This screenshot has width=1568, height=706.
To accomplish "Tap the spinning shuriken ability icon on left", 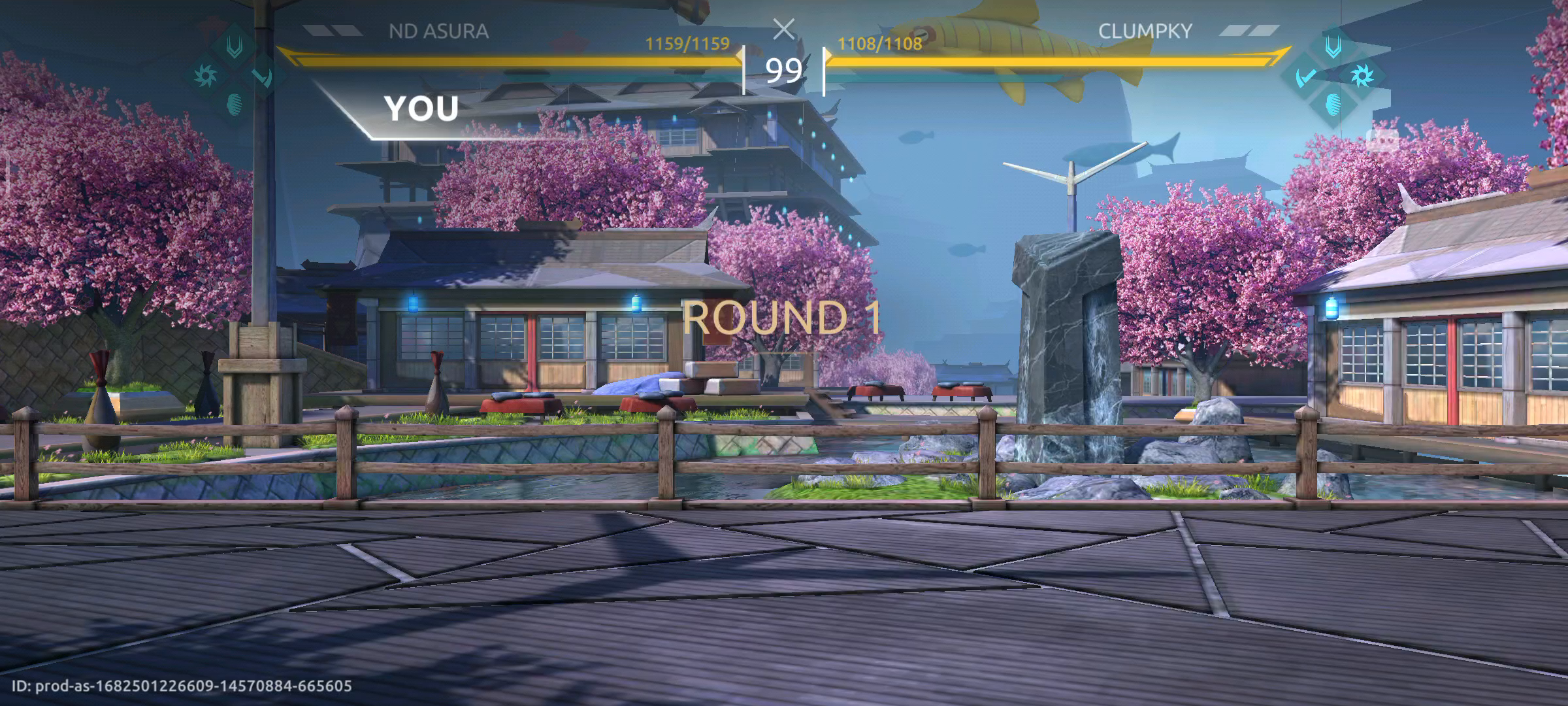I will pyautogui.click(x=205, y=75).
